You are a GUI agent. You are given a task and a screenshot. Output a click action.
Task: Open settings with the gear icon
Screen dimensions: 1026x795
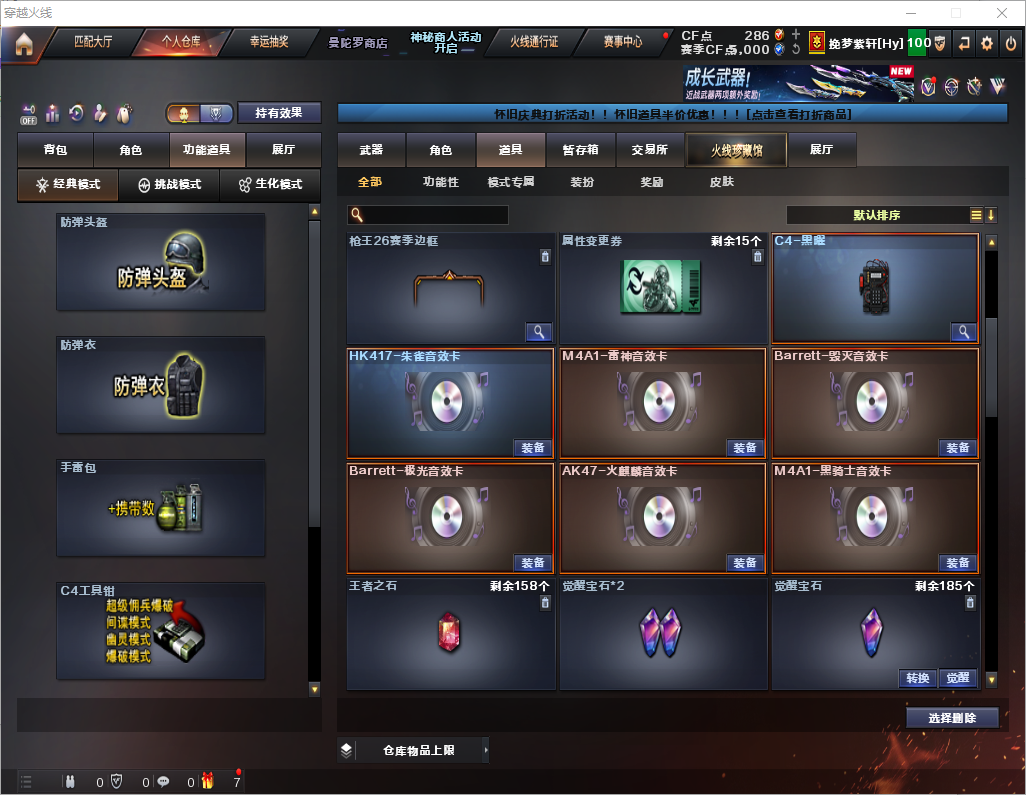coord(987,43)
